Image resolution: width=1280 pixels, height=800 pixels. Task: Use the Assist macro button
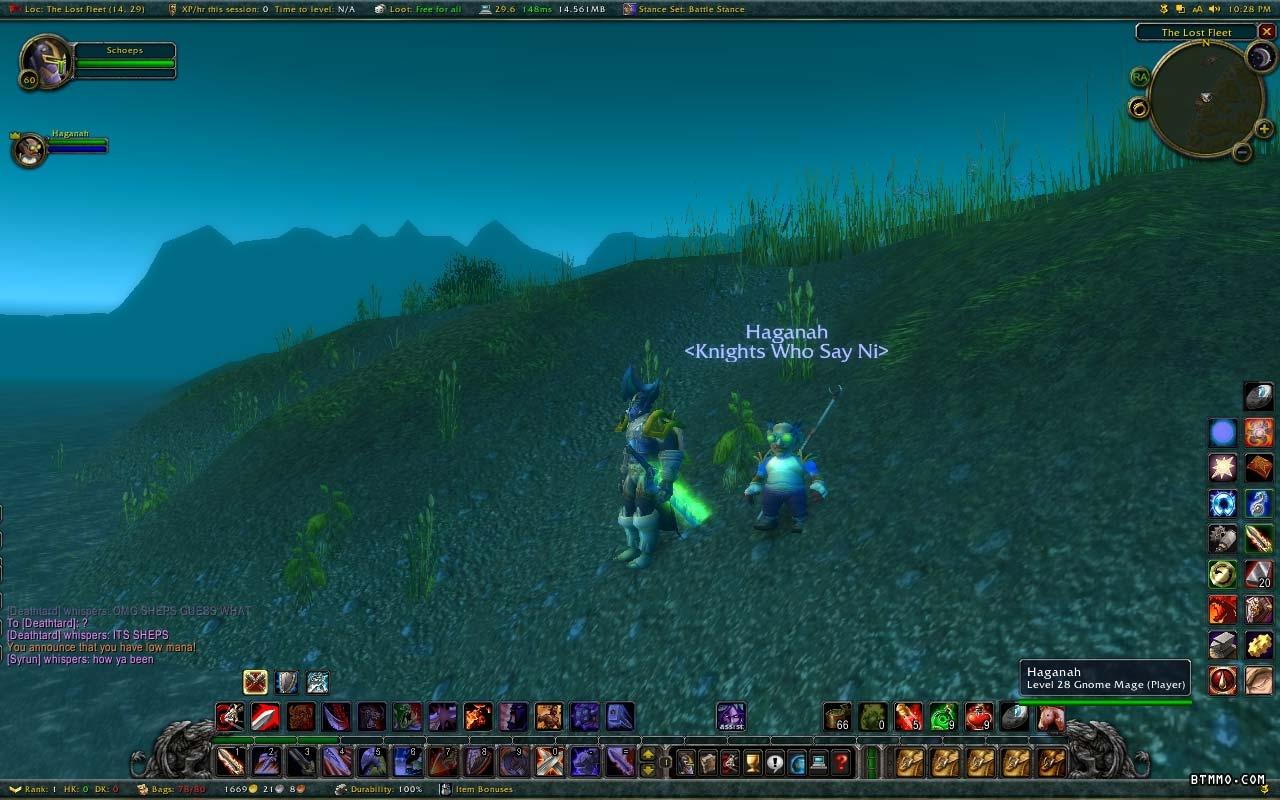pos(731,717)
